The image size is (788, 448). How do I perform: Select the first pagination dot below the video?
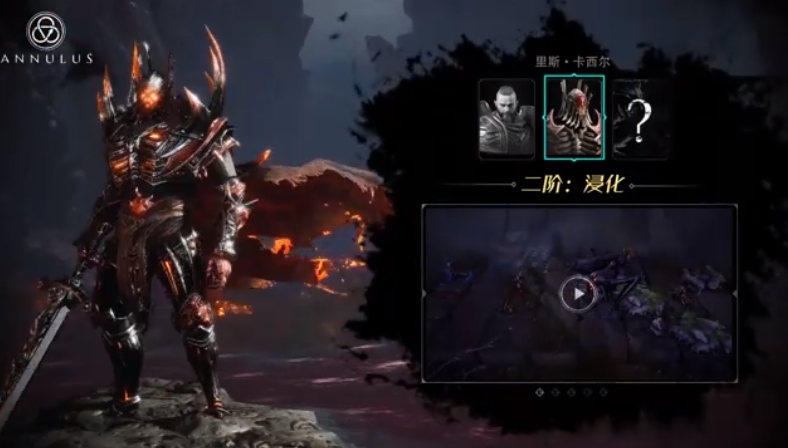[x=541, y=393]
